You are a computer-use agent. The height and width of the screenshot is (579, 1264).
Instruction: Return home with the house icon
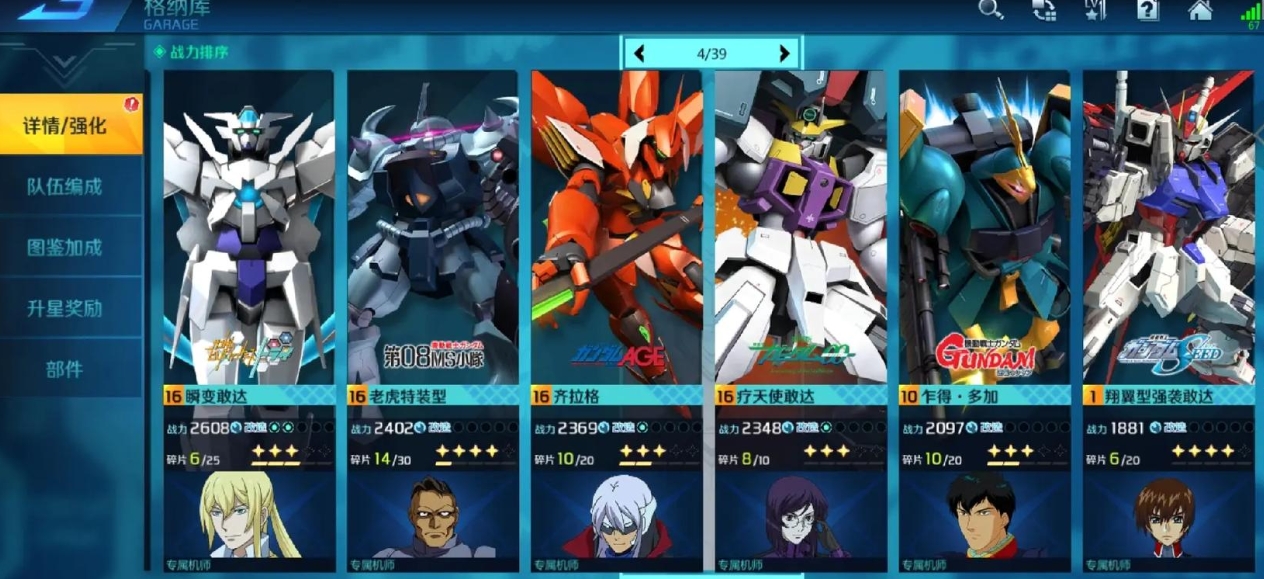[1200, 10]
